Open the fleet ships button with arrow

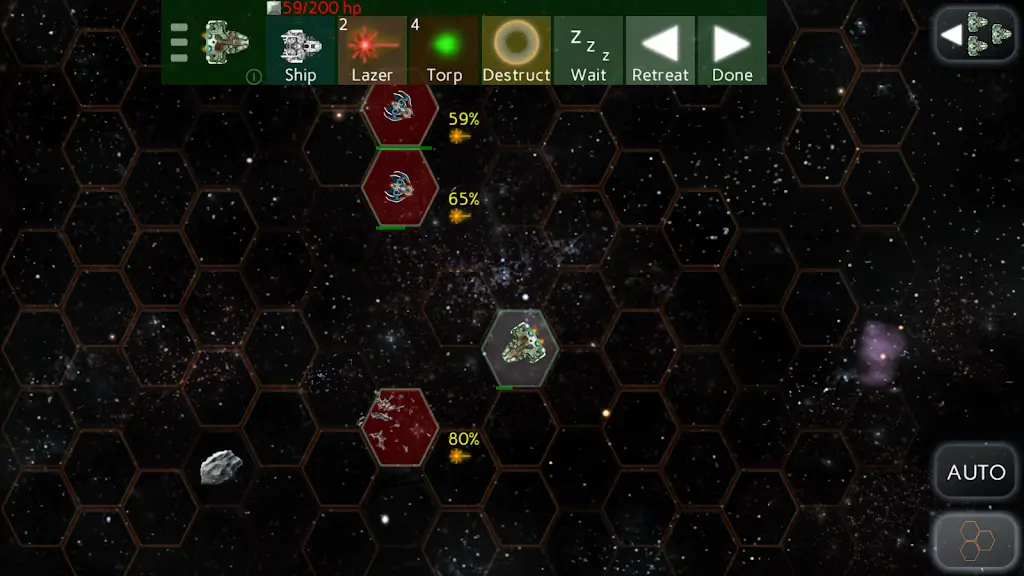click(975, 36)
